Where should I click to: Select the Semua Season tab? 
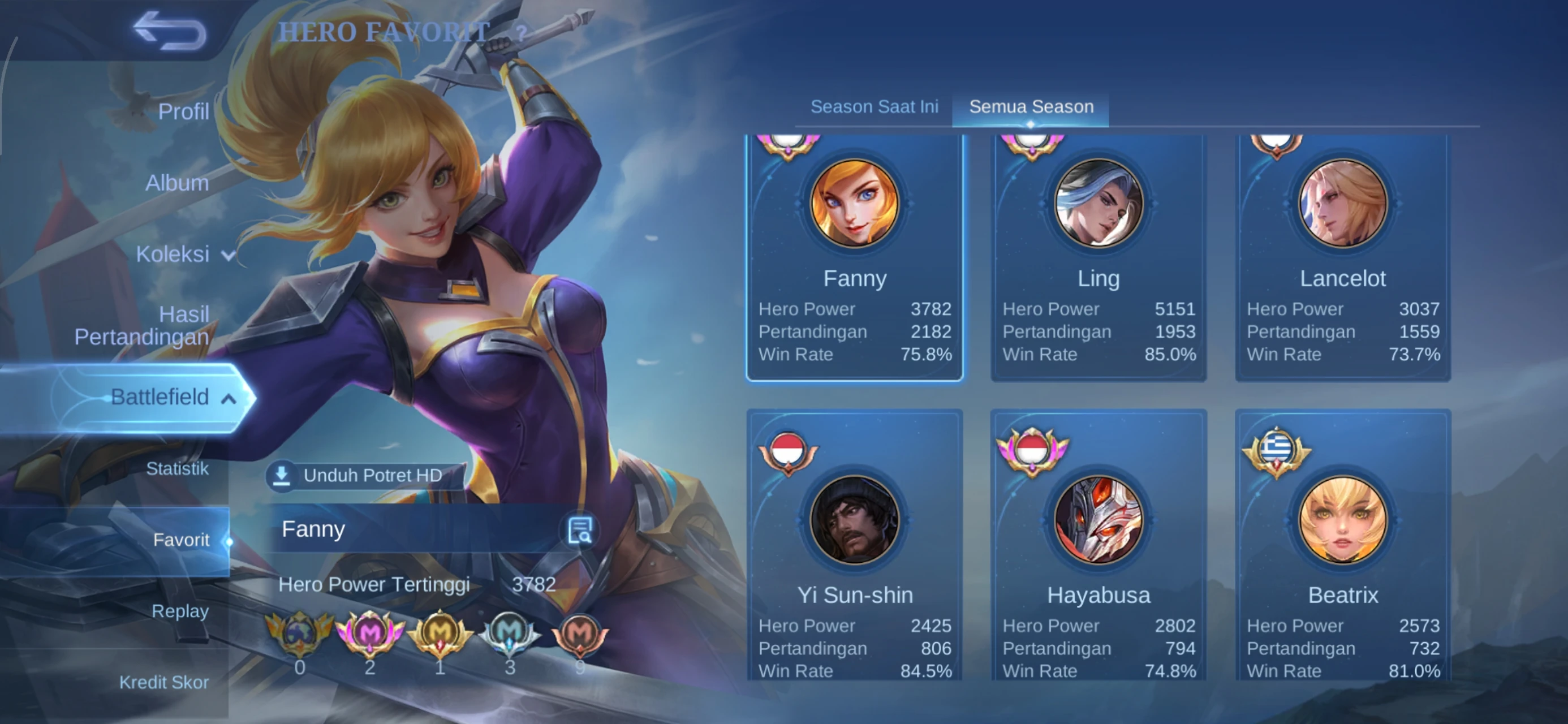tap(1031, 106)
